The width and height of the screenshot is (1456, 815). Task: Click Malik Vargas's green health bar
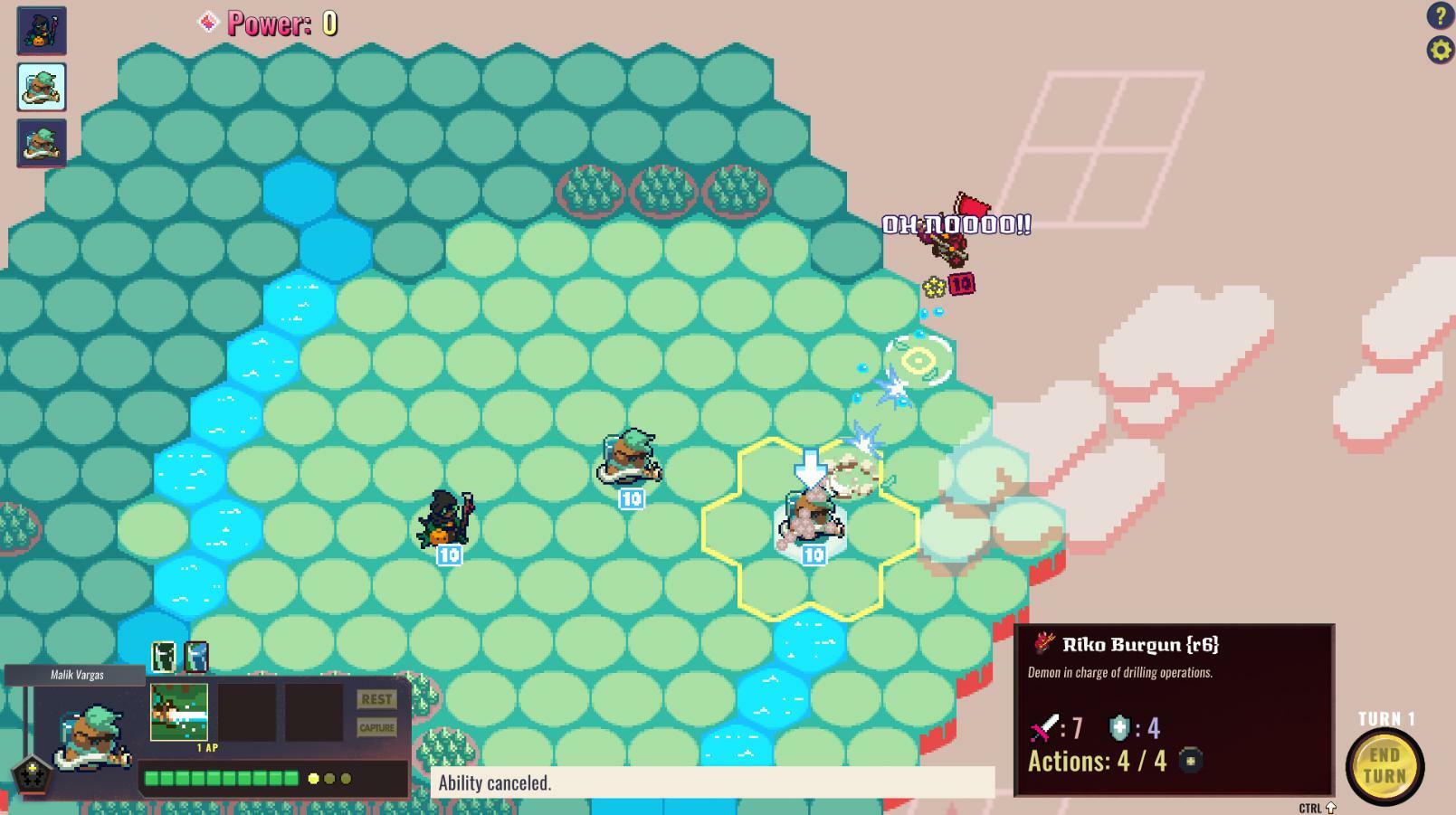[222, 777]
